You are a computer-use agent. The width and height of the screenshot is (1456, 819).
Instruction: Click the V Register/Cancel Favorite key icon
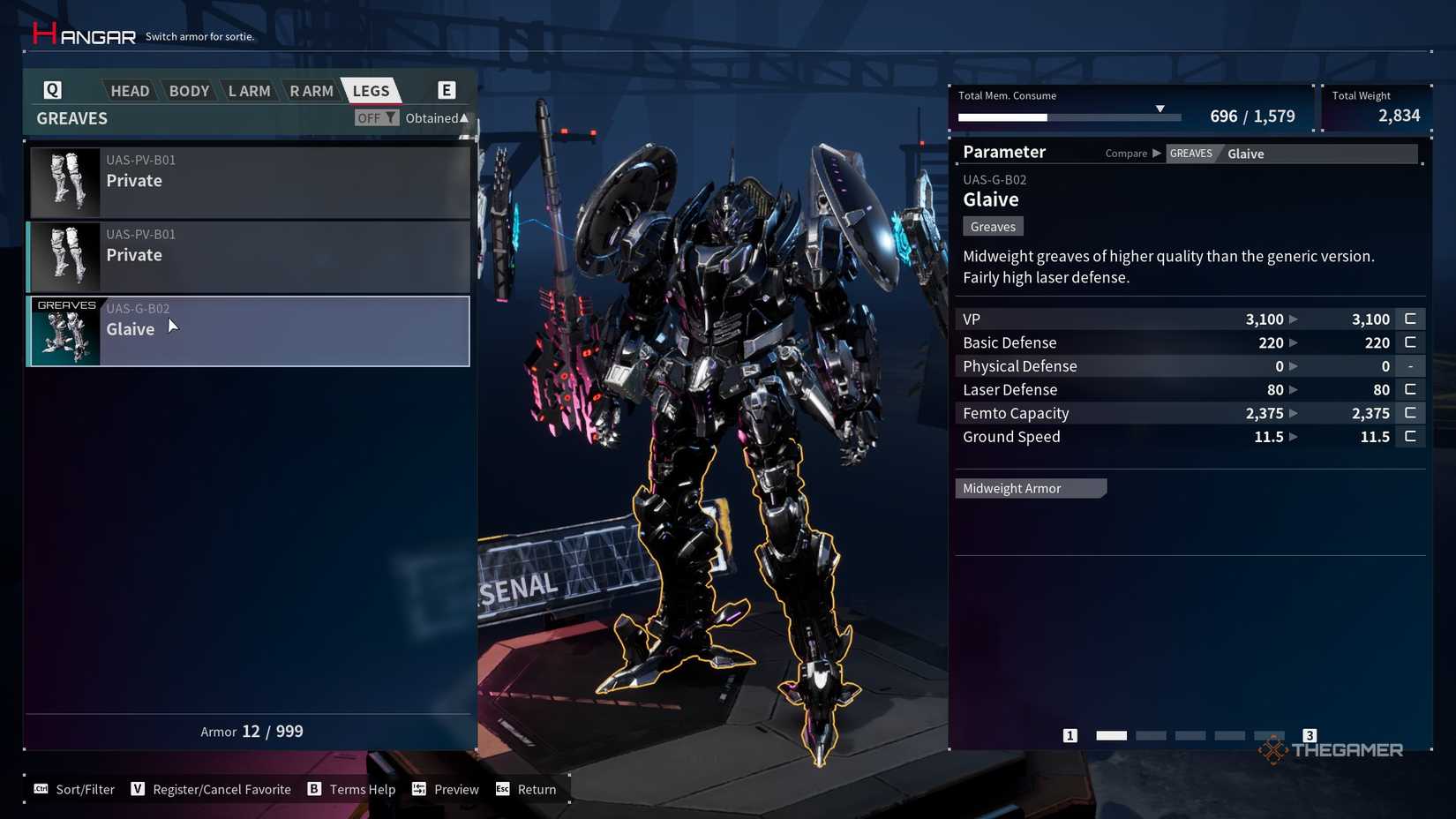tap(139, 789)
